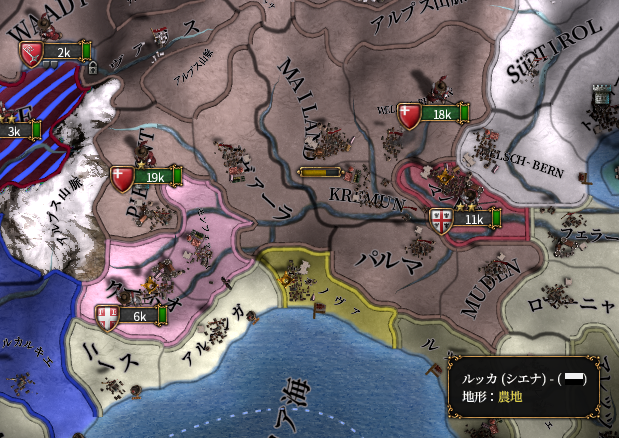This screenshot has height=438, width=619.
Task: Open the siege via the yellow progress bar
Action: (x=325, y=172)
